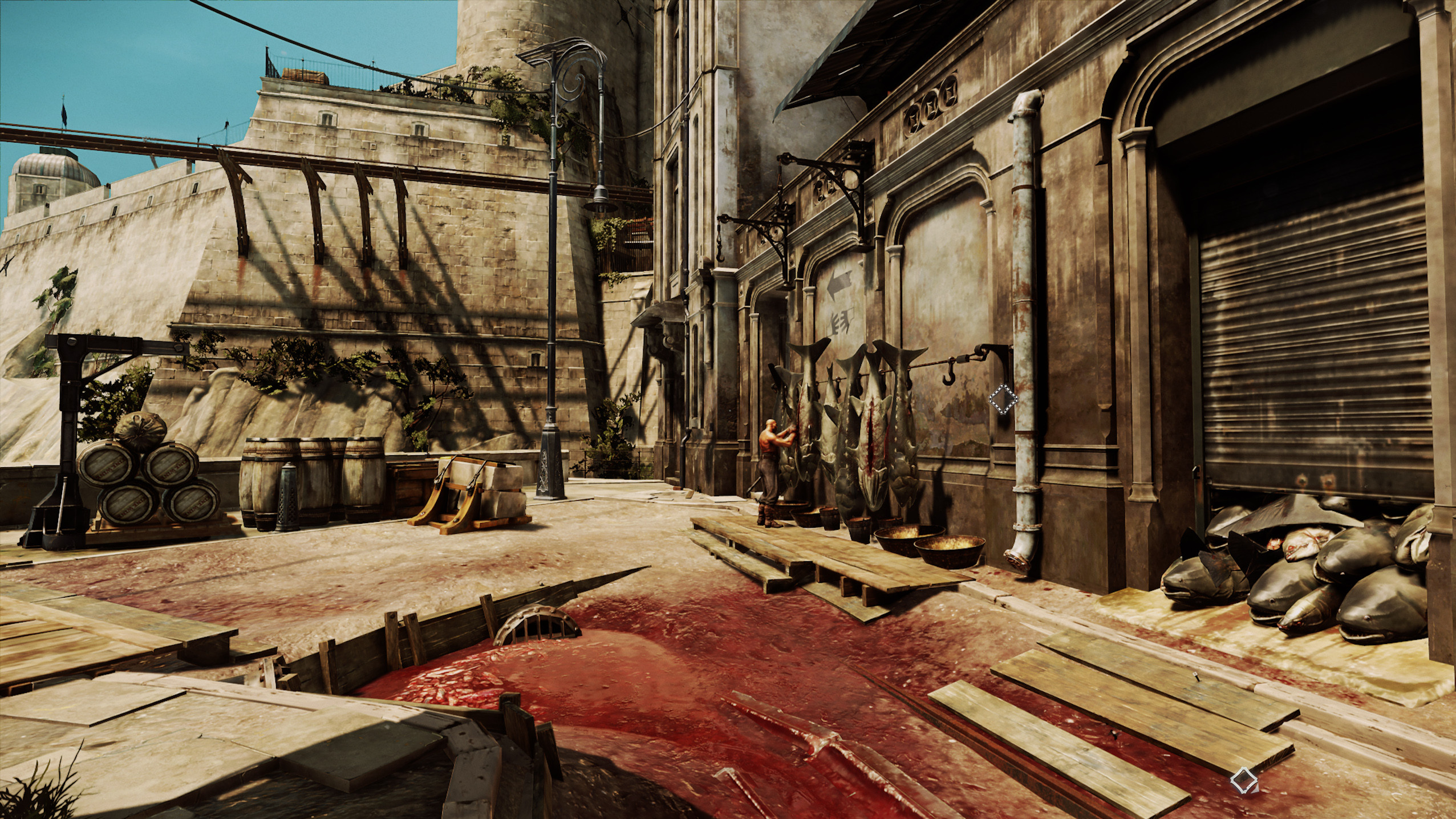Screen dimensions: 1456x819
Task: Click the dotted diamond objective marker
Action: coord(1003,398)
